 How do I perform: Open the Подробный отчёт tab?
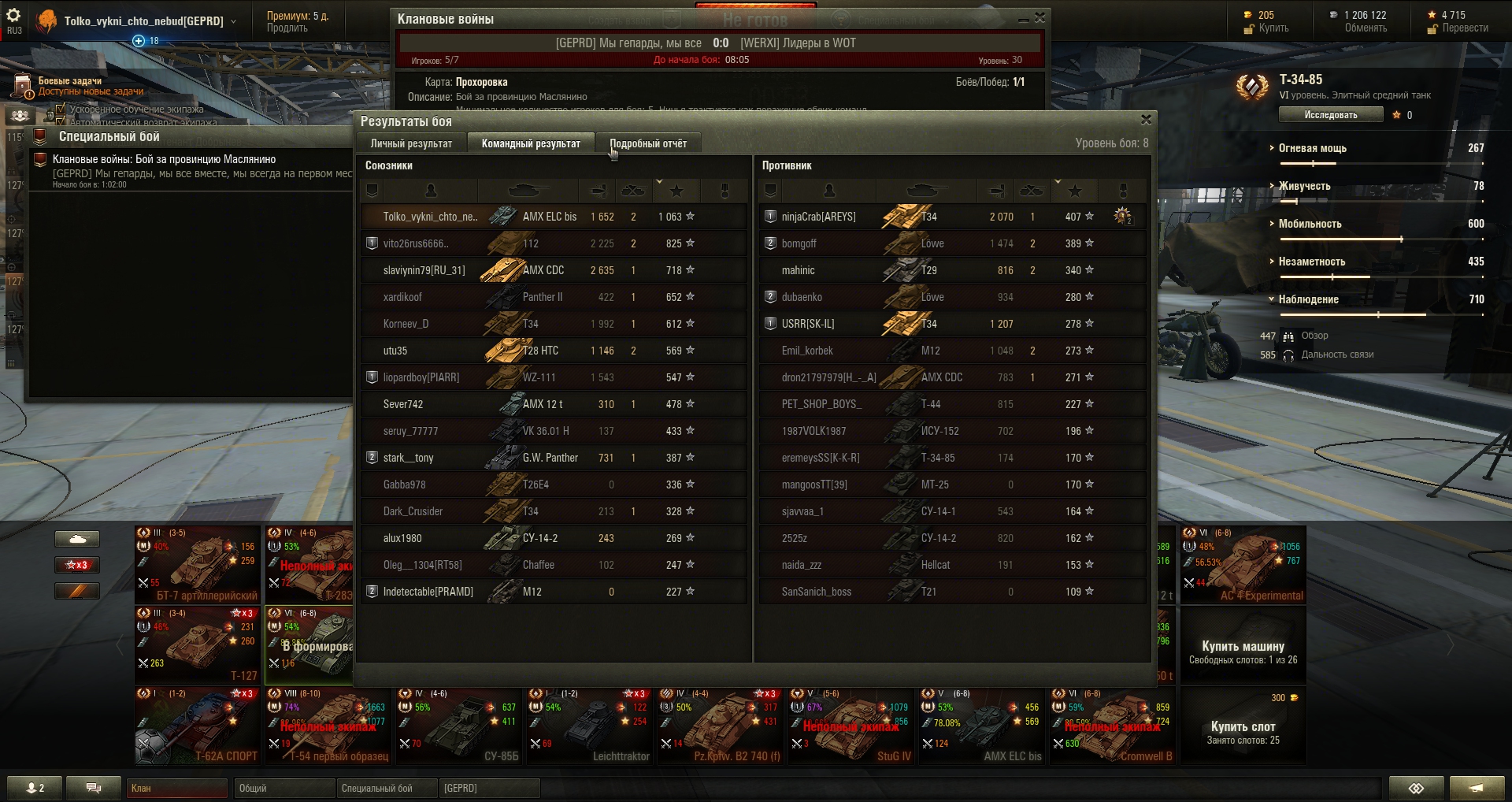click(648, 143)
